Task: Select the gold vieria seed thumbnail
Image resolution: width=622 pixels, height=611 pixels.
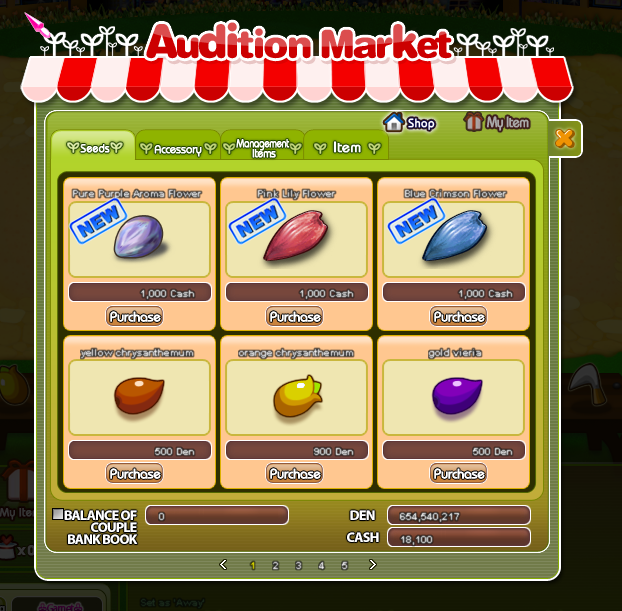Action: 458,397
